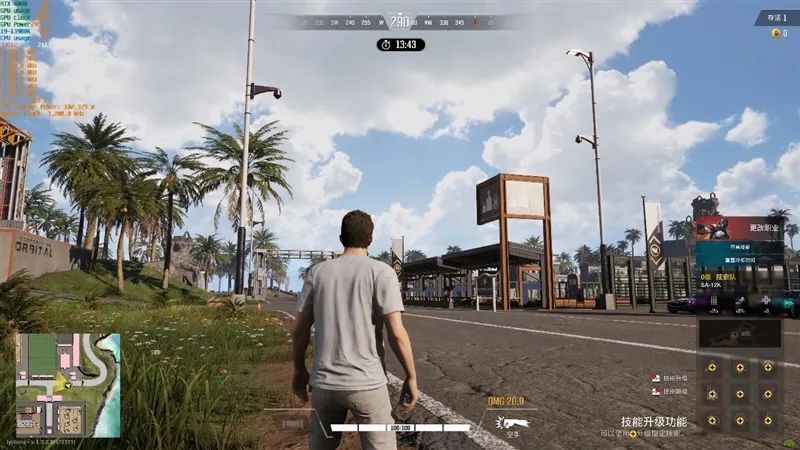Click the compass heading bar
Image resolution: width=800 pixels, height=450 pixels.
(x=400, y=21)
